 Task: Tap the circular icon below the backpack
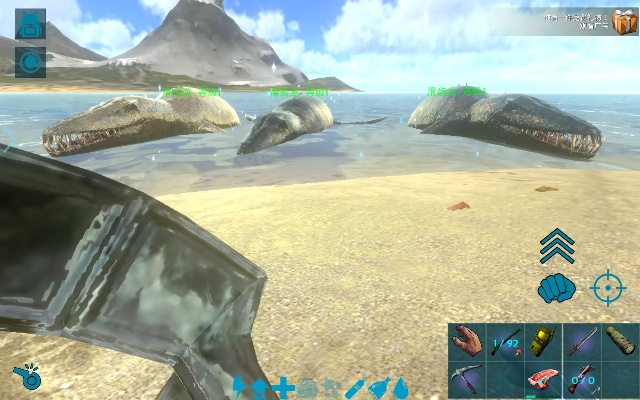pyautogui.click(x=31, y=61)
